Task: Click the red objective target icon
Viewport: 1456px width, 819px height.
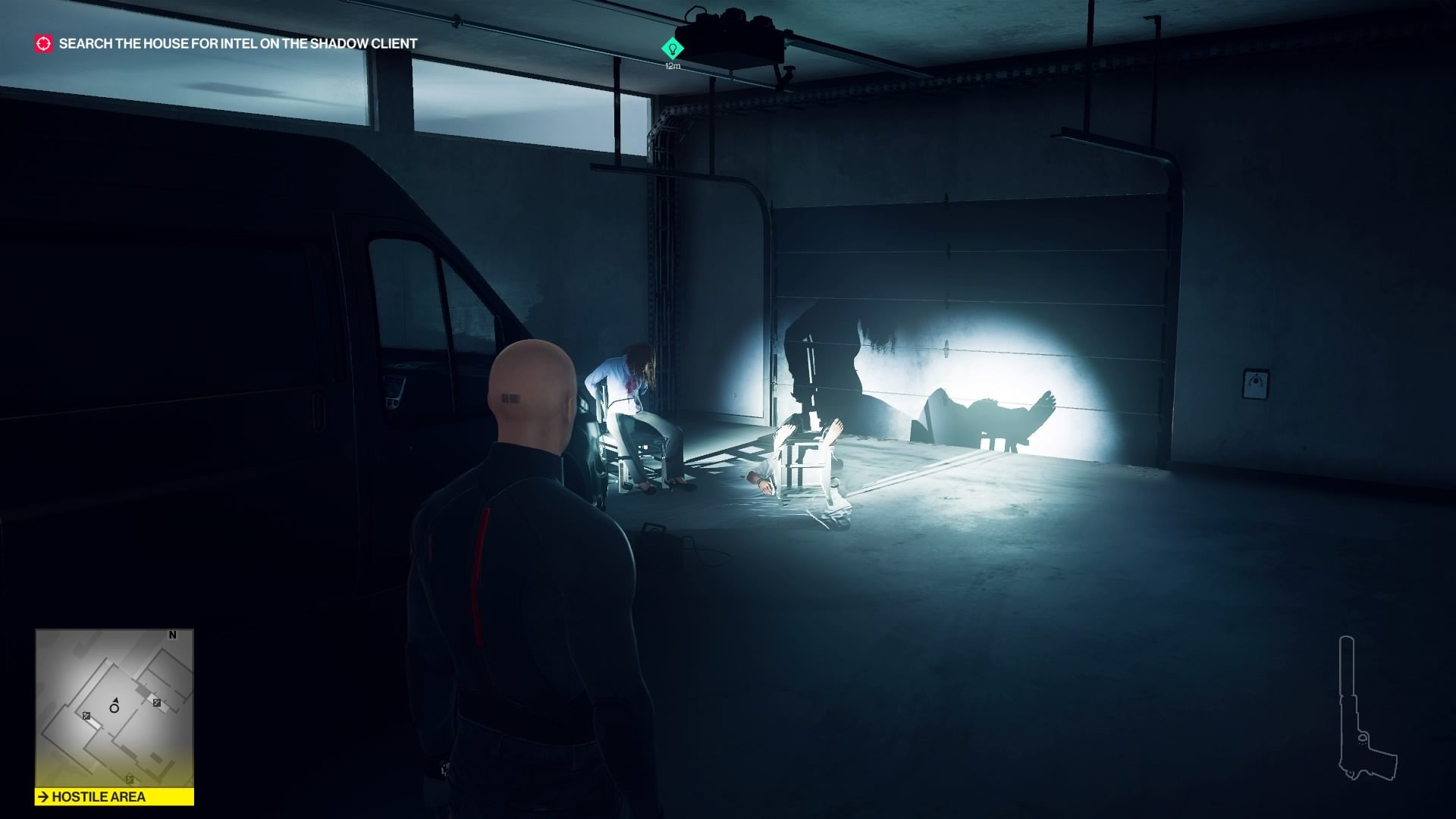Action: click(x=44, y=43)
